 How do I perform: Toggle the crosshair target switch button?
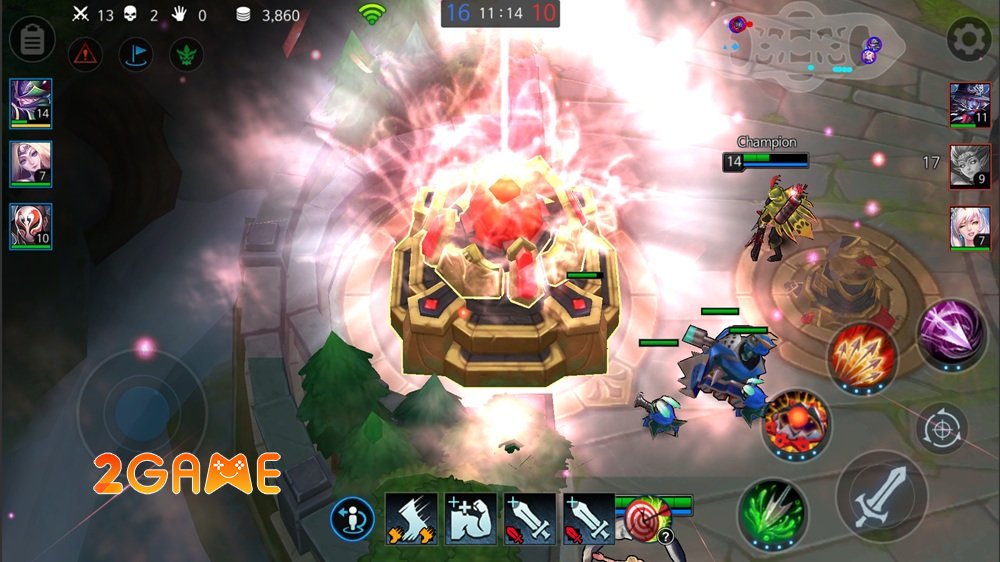(941, 428)
